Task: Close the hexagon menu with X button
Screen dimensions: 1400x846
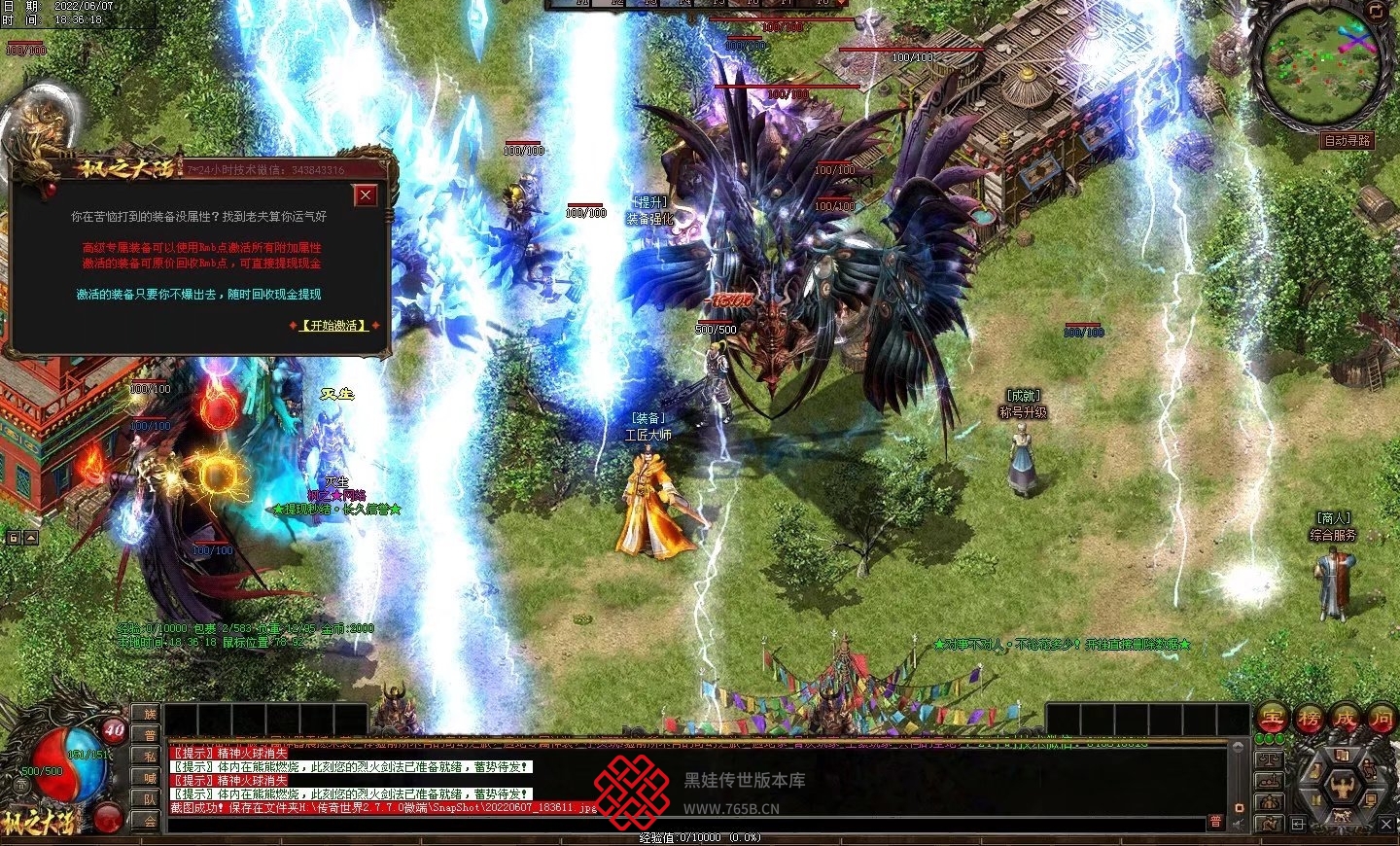Action: [1387, 825]
